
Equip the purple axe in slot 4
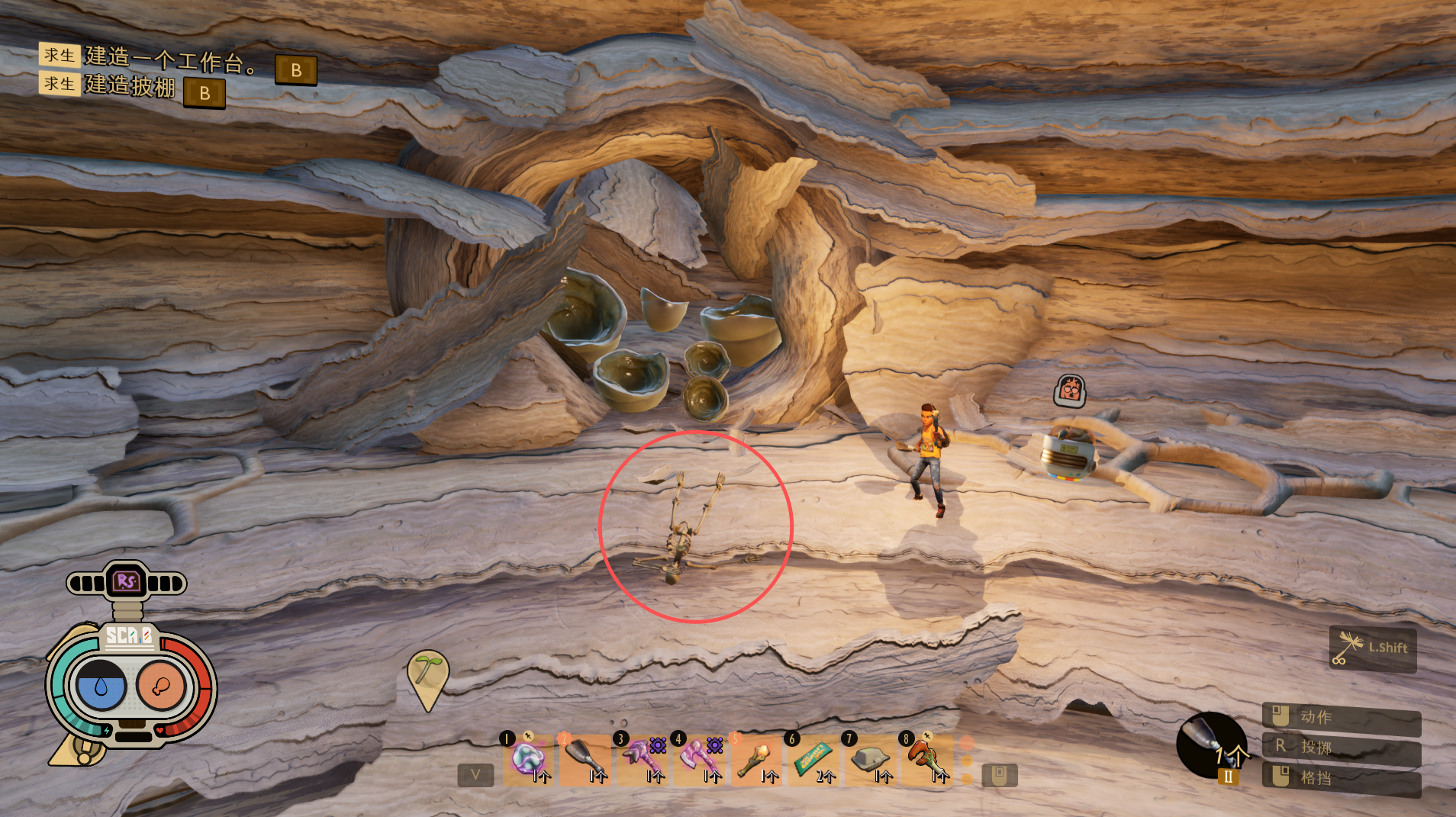700,760
